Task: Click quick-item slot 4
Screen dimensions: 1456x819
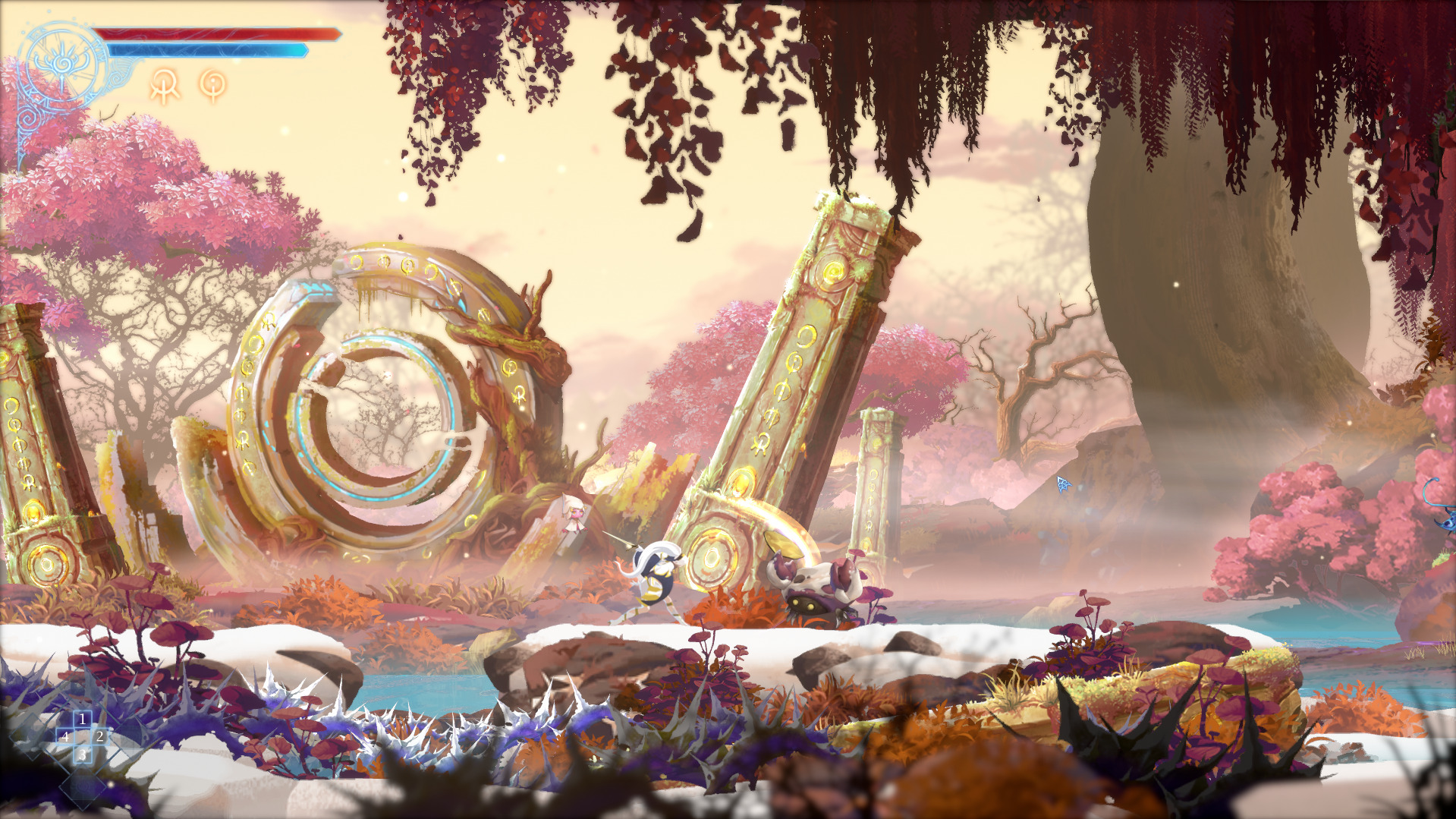Action: 65,736
